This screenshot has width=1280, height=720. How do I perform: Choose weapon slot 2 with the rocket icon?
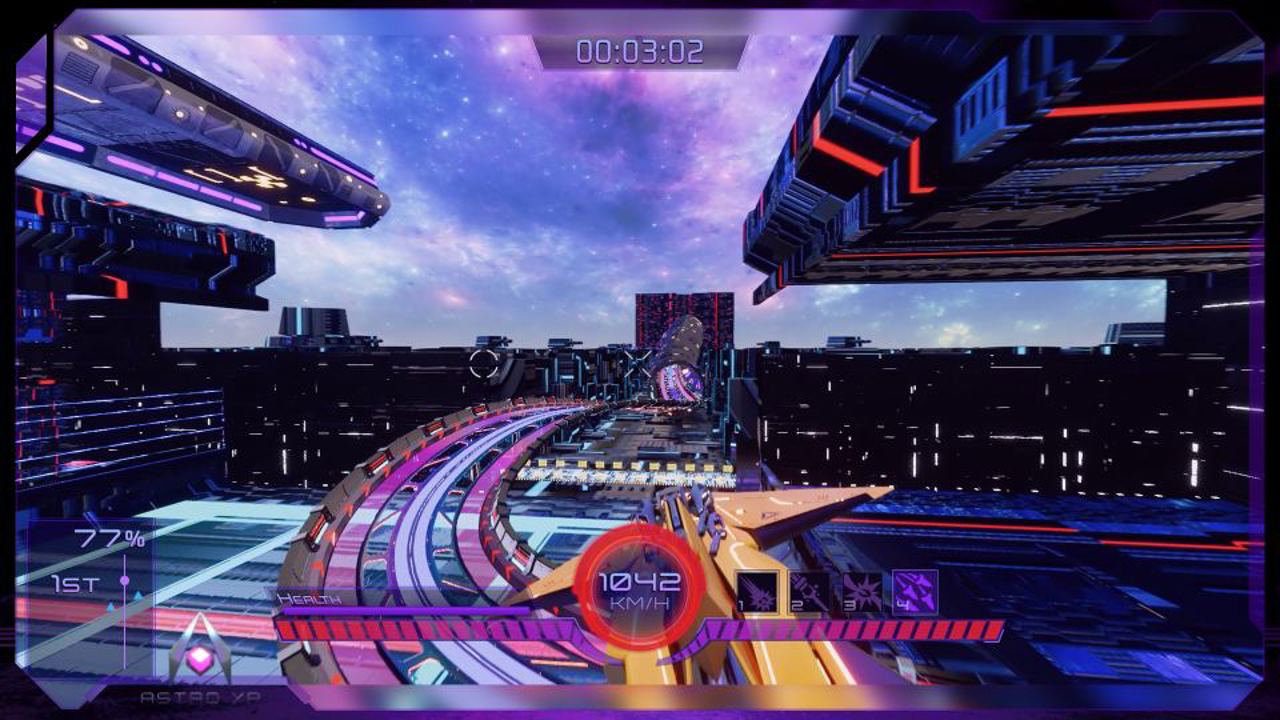coord(809,591)
